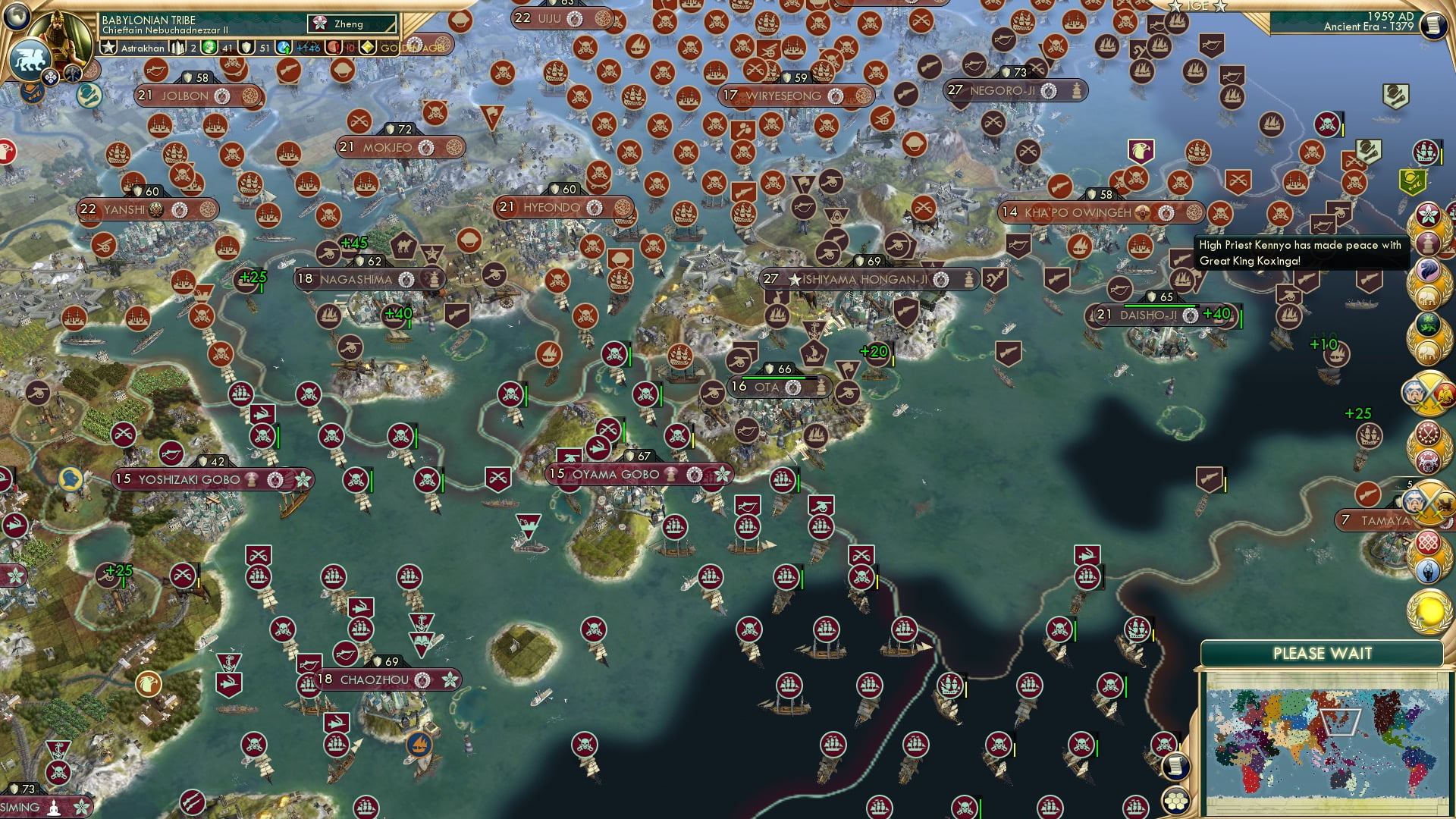Open the IGE panel
Image resolution: width=1456 pixels, height=819 pixels.
point(1197,6)
